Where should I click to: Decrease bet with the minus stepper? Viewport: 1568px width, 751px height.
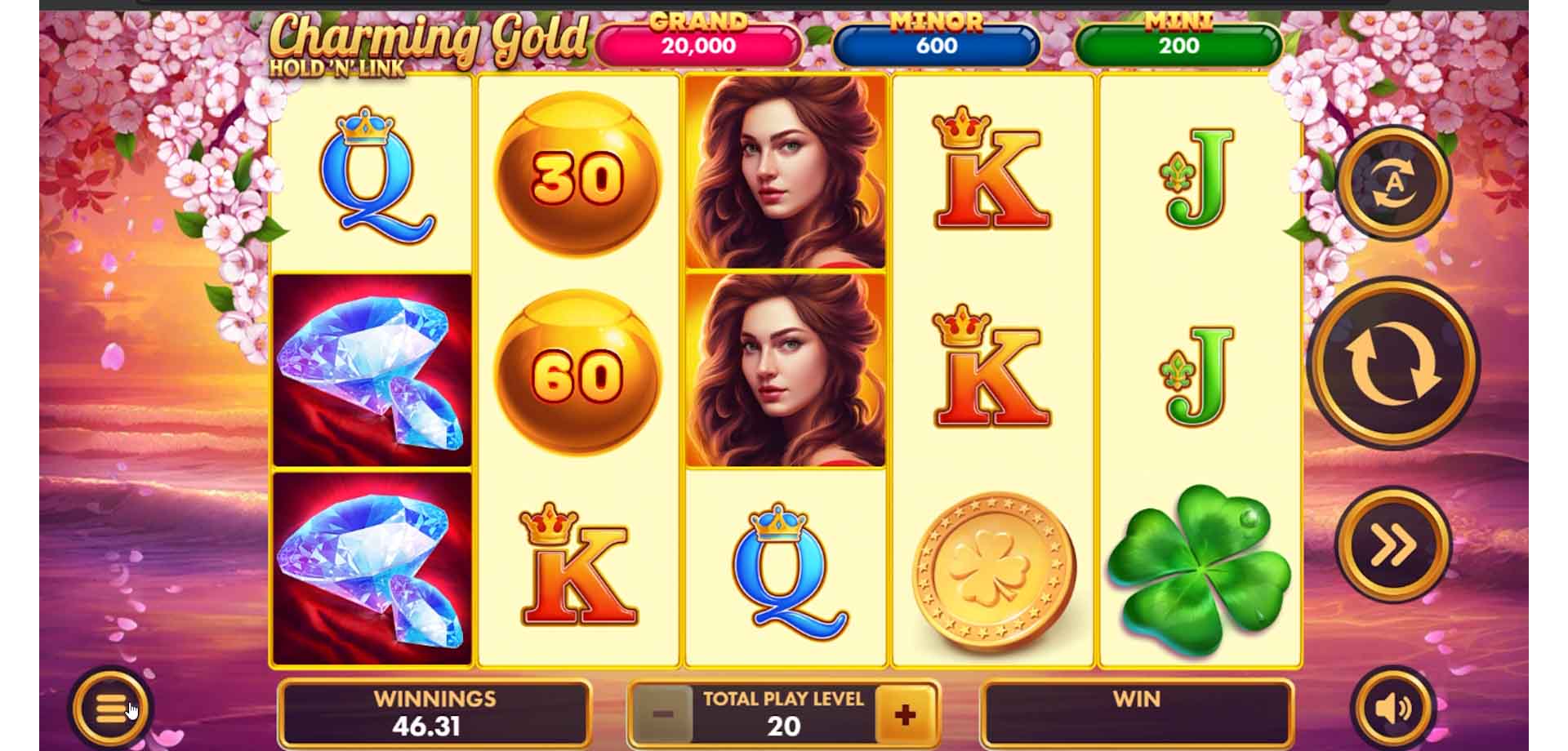(664, 714)
